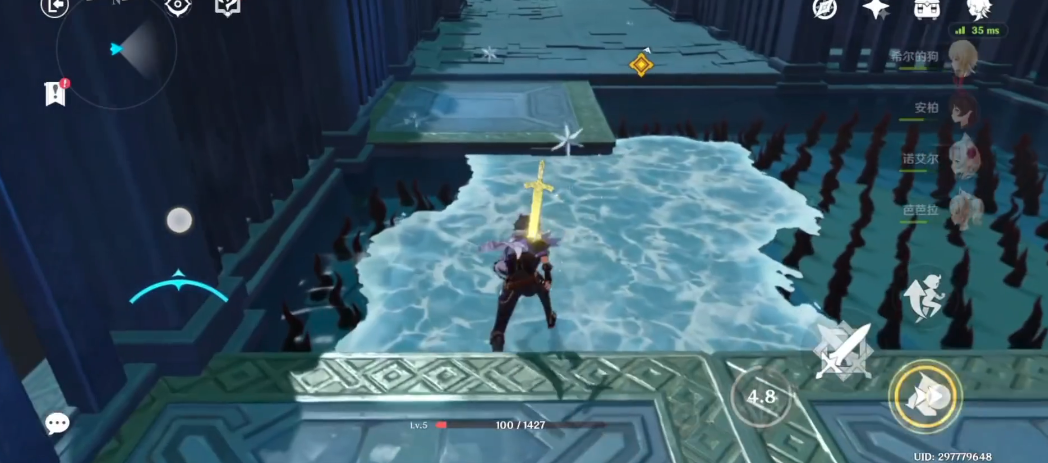
Task: Switch to party member 安柏
Action: (x=963, y=107)
